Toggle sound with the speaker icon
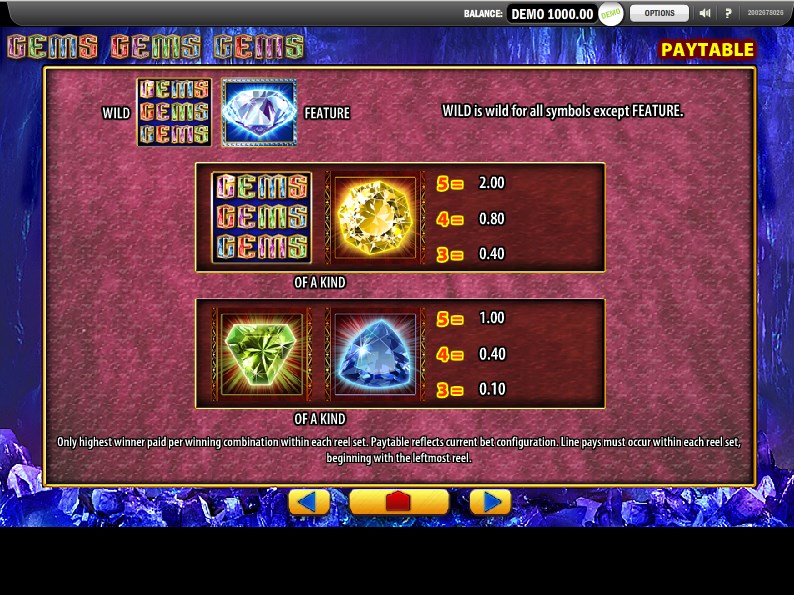Viewport: 794px width, 595px height. tap(705, 13)
